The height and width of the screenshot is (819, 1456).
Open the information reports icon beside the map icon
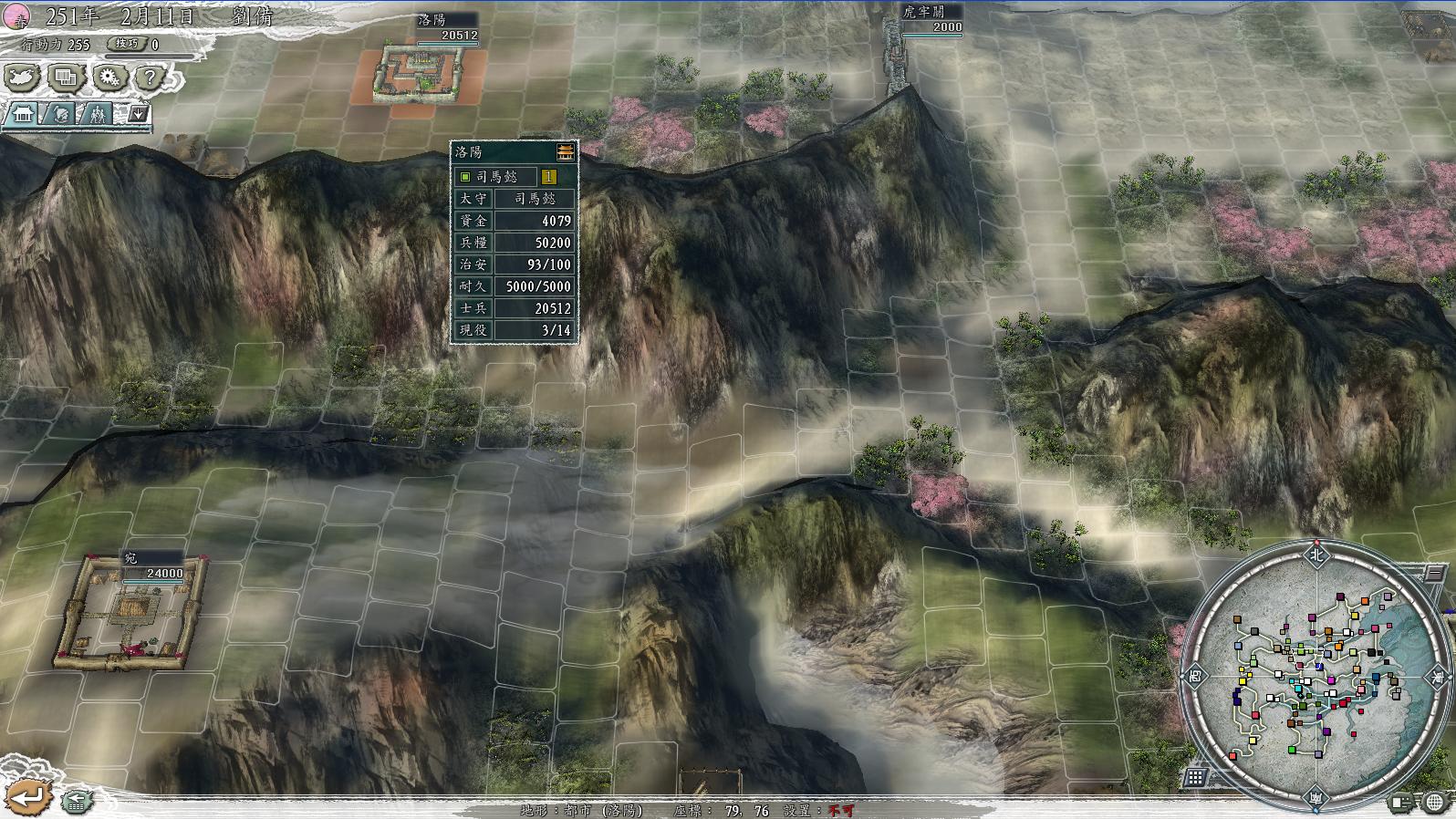click(x=64, y=78)
